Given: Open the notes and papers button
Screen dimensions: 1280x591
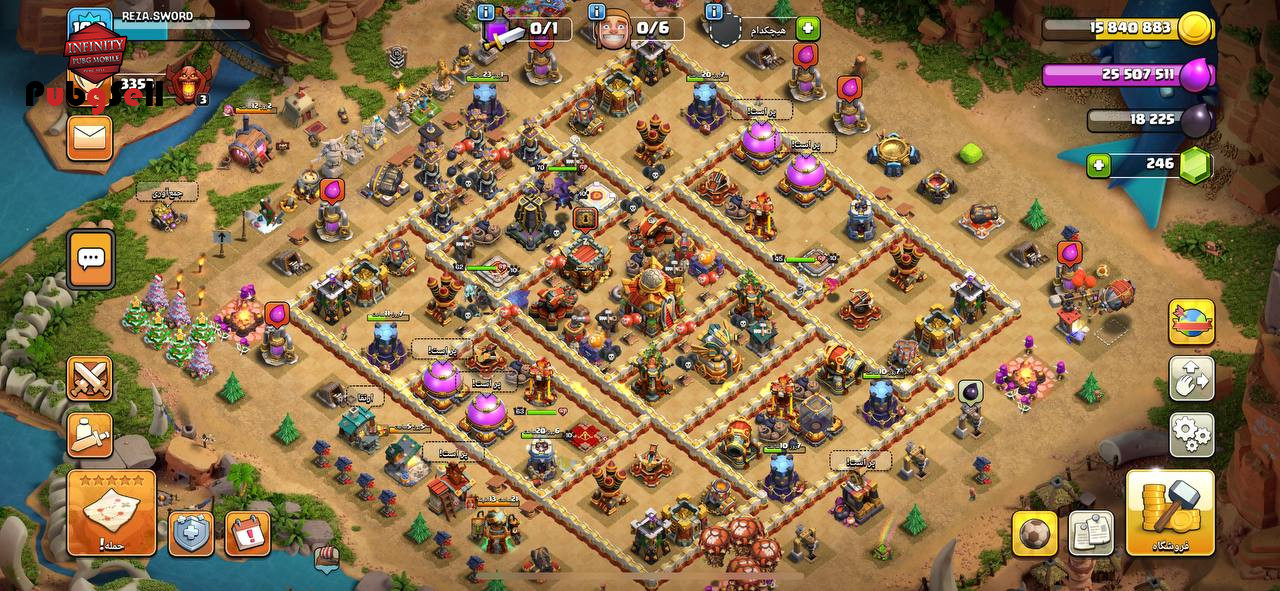Looking at the screenshot, I should click(1091, 533).
